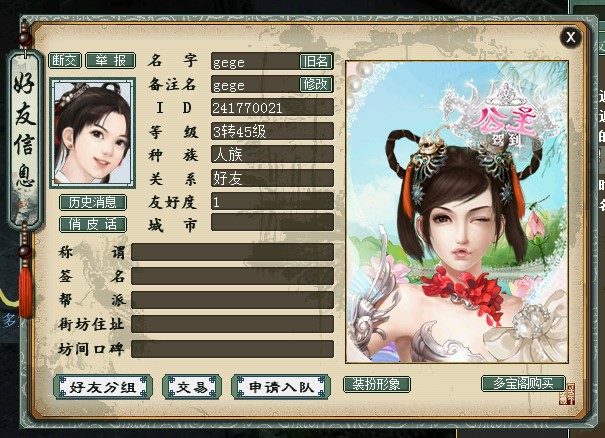Close the friend info window
This screenshot has width=605, height=438.
click(571, 38)
